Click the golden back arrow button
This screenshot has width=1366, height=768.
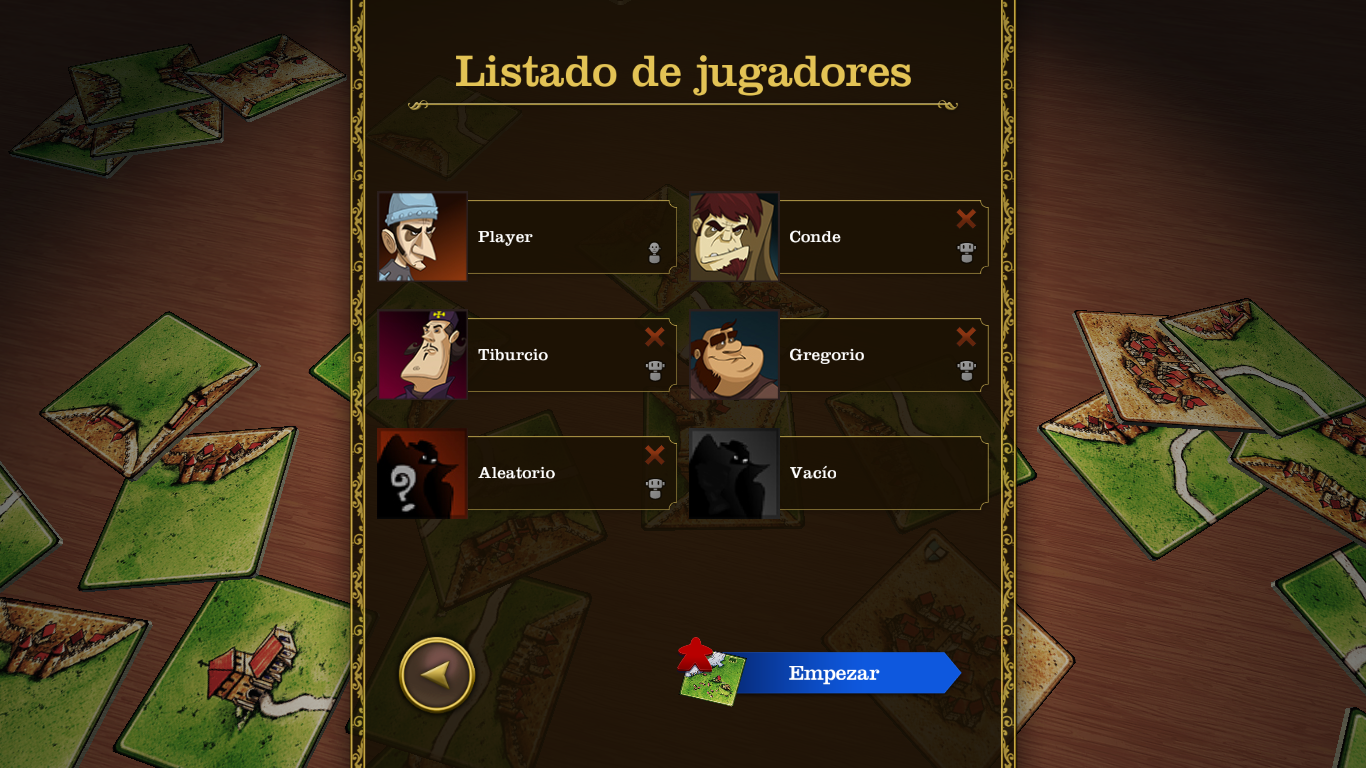point(435,673)
